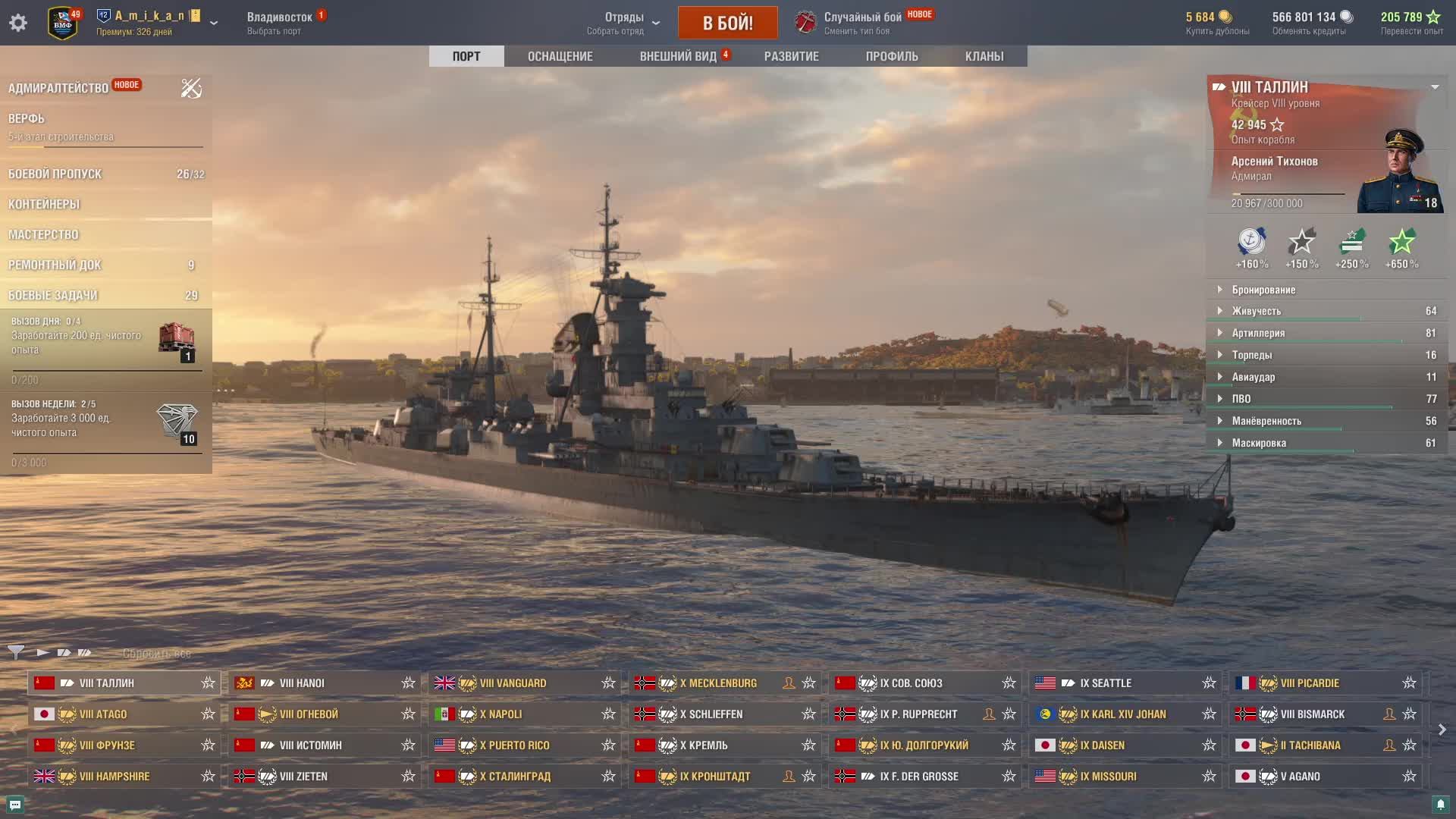Open the Отряды division dropdown
The height and width of the screenshot is (819, 1456).
point(624,23)
